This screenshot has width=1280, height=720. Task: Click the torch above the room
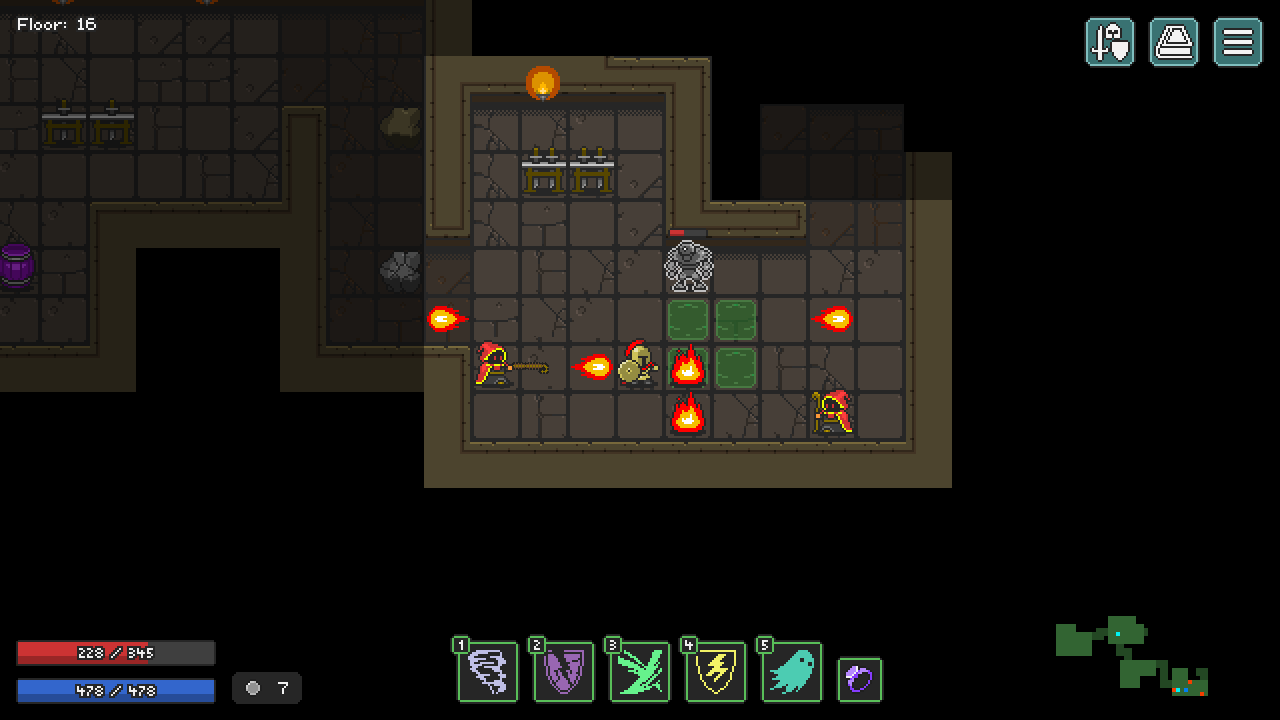(x=542, y=83)
